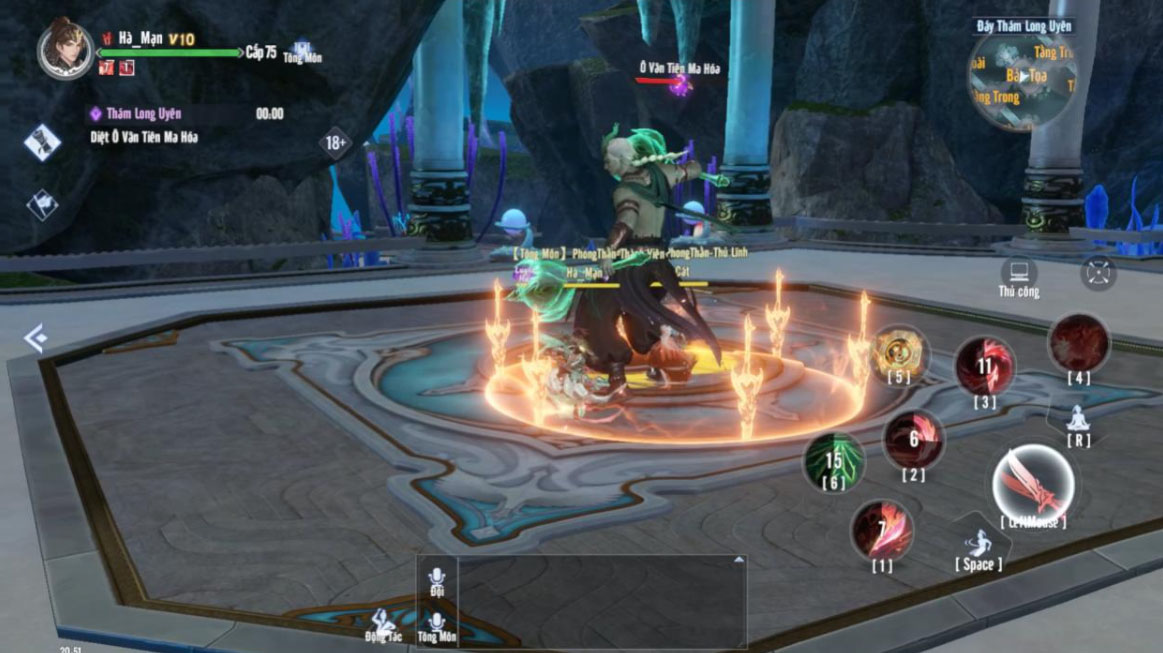Expand the left-side arrow panel
The image size is (1163, 653).
pyautogui.click(x=35, y=338)
